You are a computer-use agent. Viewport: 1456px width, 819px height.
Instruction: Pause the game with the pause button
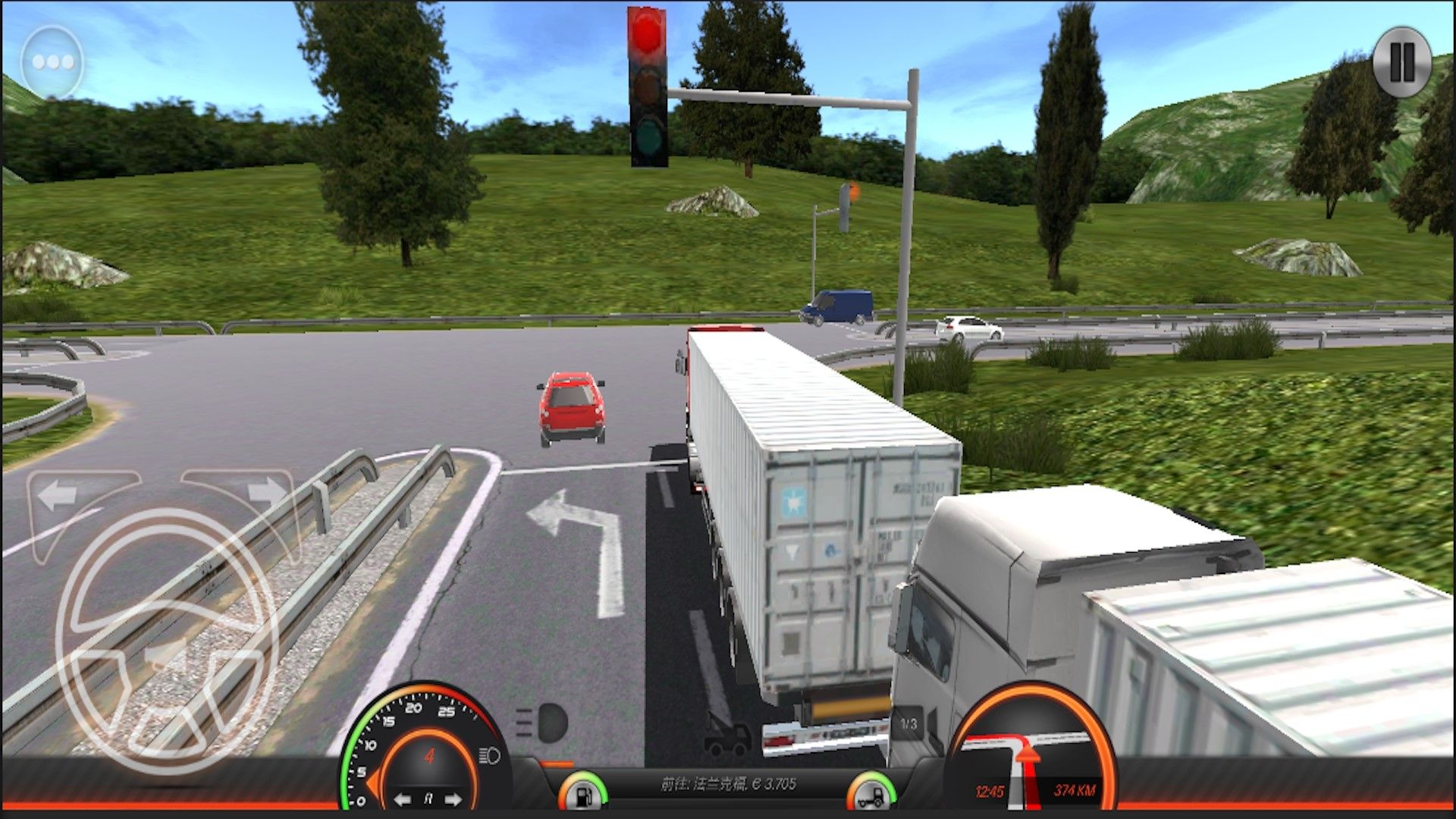1401,61
